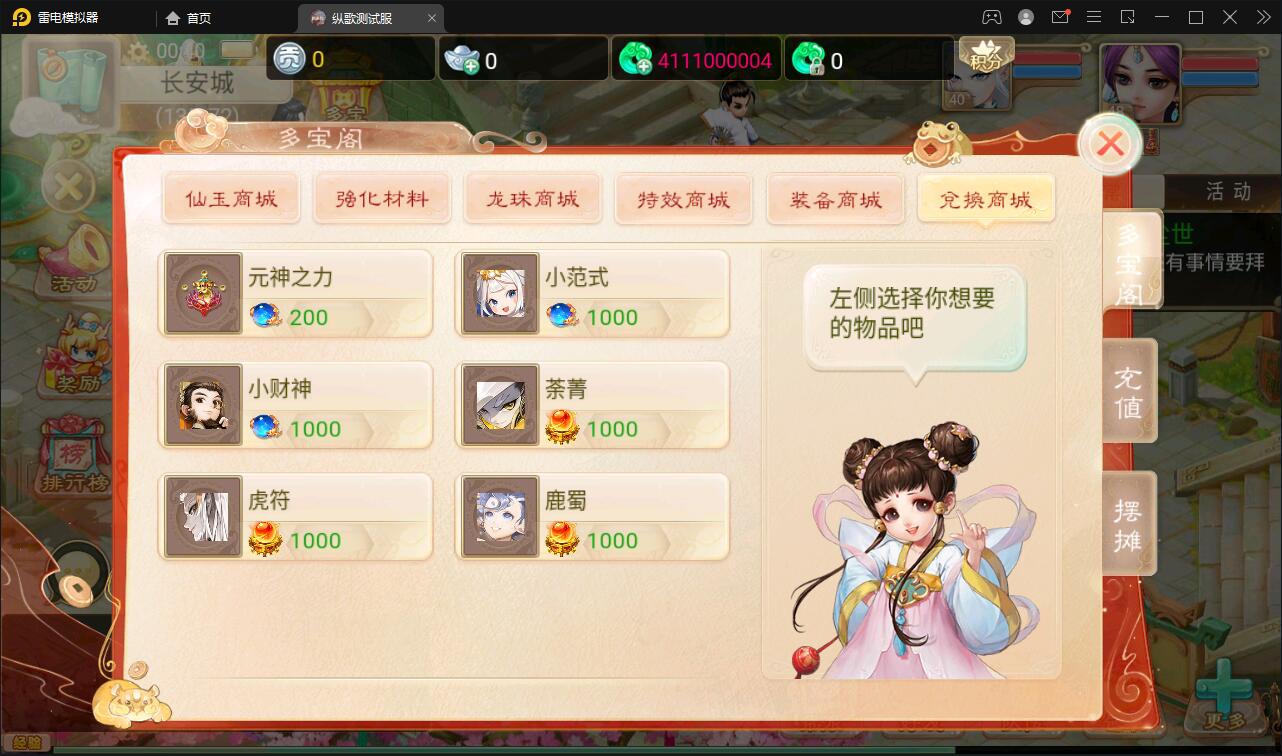Open the 充值 tab on the right

coord(1128,389)
